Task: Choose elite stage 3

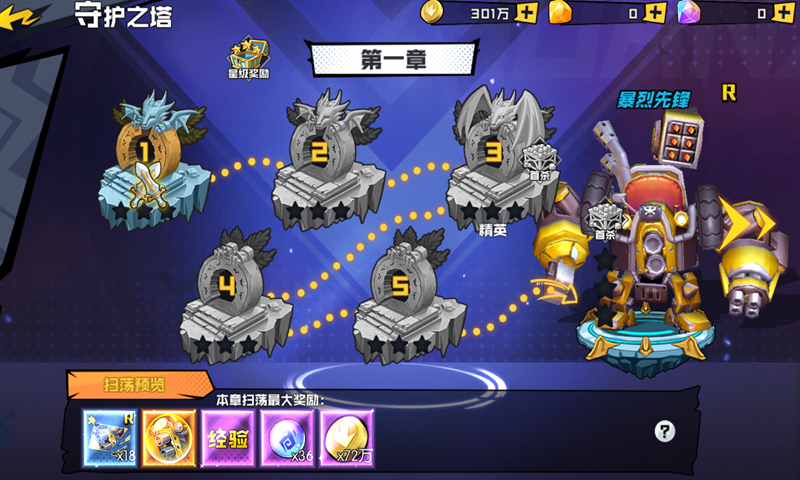Action: click(493, 160)
